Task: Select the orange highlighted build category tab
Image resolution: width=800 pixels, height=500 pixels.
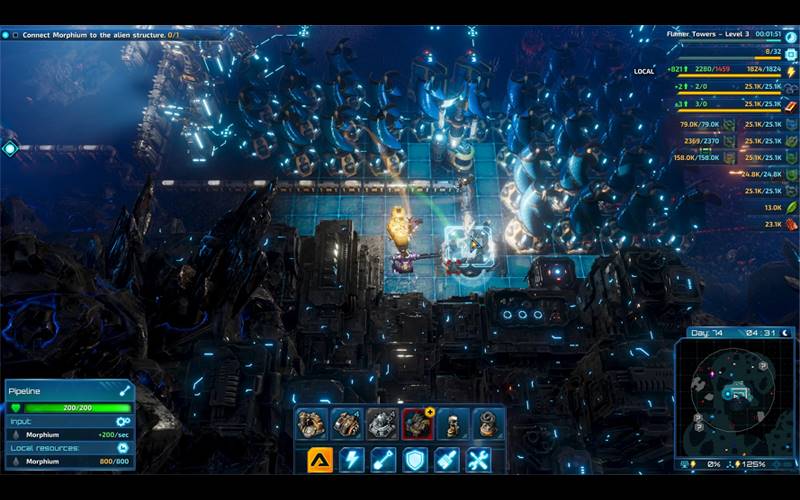Action: [320, 459]
